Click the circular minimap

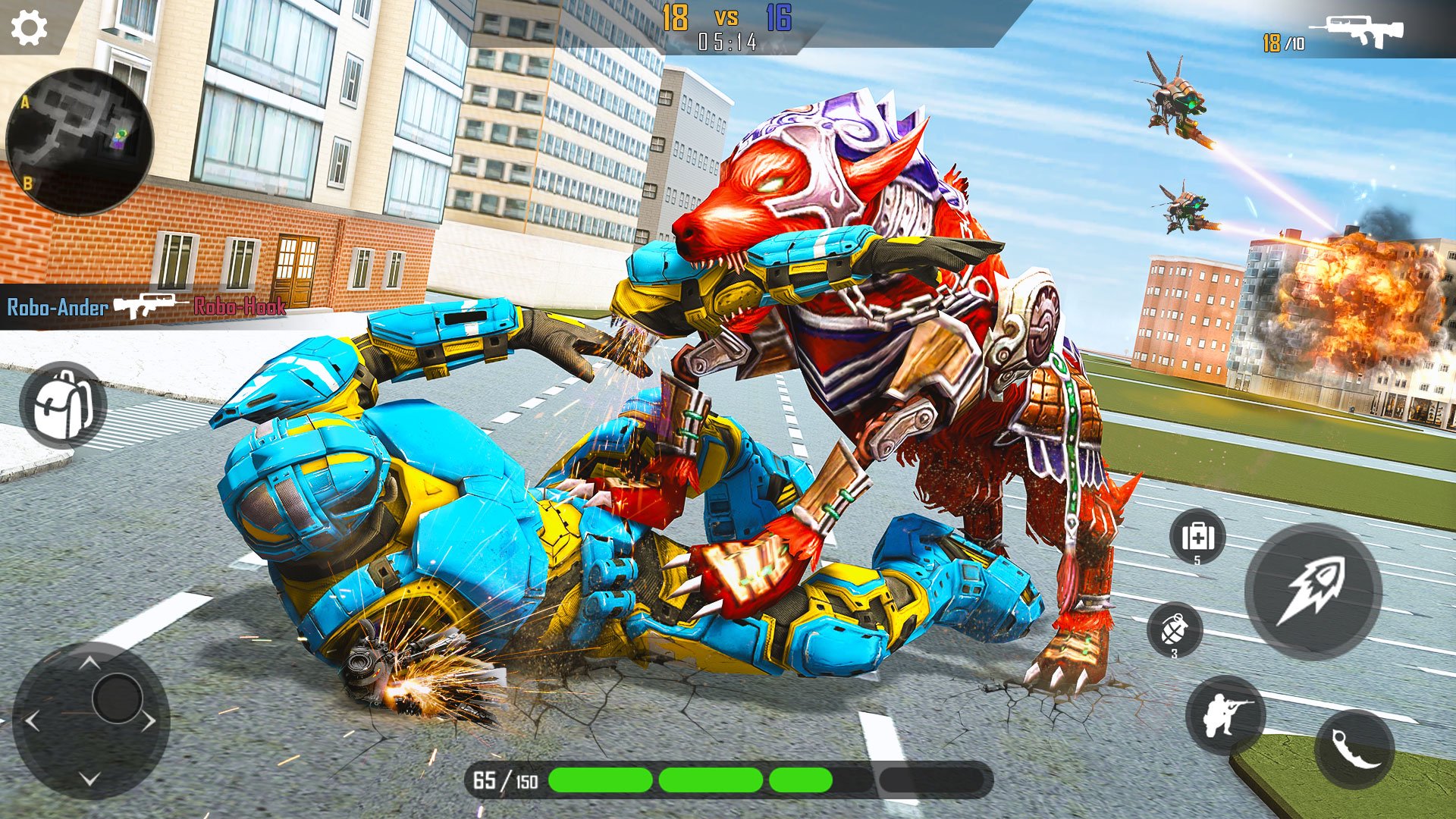pos(79,141)
